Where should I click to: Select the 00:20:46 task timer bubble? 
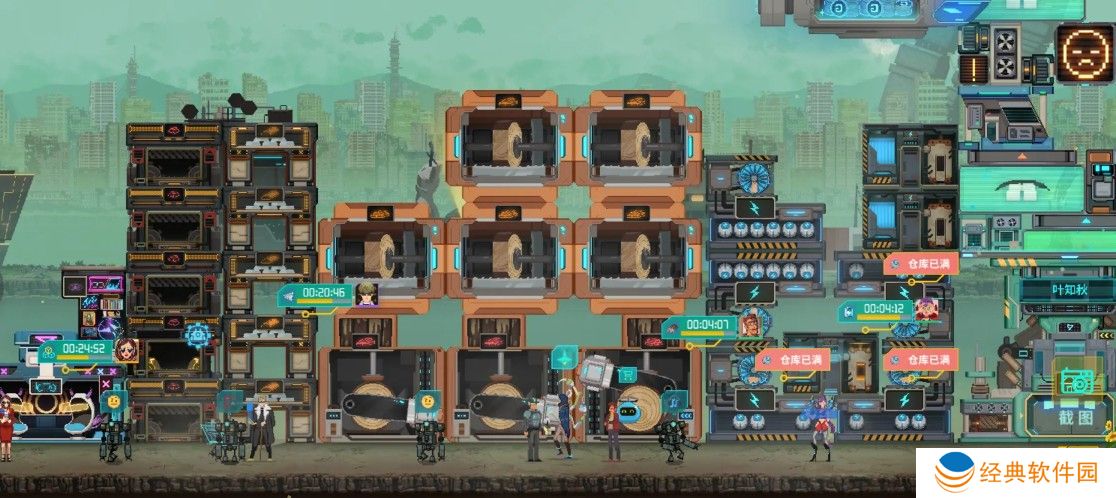pos(326,294)
